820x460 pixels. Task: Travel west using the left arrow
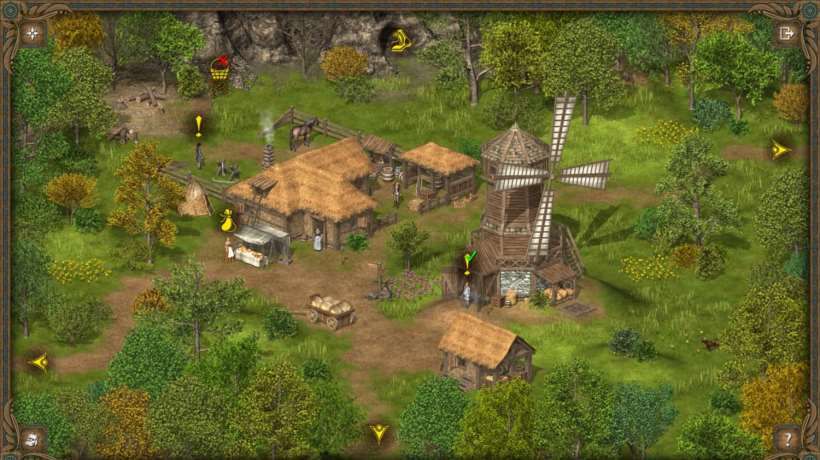[39, 362]
